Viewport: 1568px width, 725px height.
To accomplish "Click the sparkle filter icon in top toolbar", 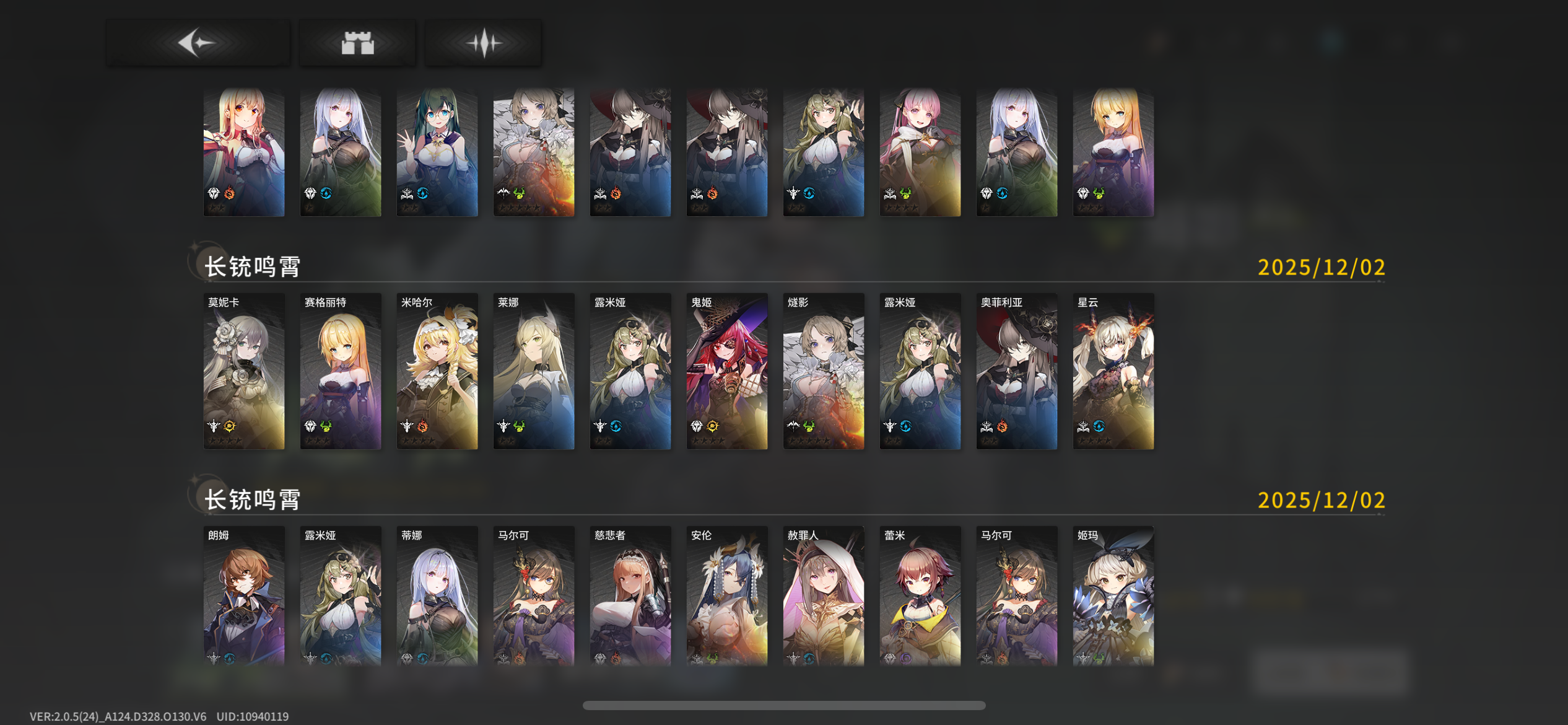I will 483,42.
